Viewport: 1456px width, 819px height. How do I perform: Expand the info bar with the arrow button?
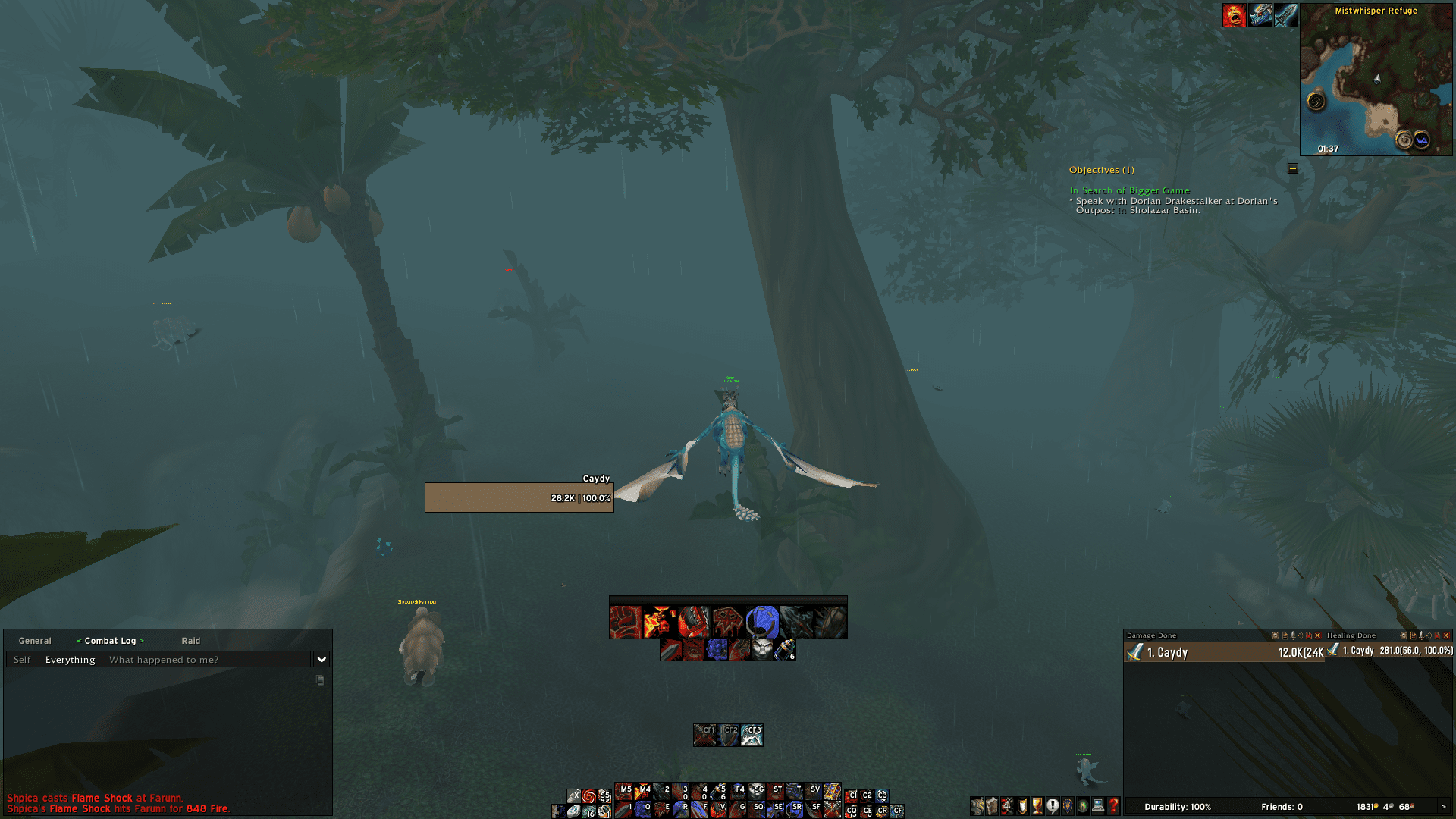(1443, 807)
